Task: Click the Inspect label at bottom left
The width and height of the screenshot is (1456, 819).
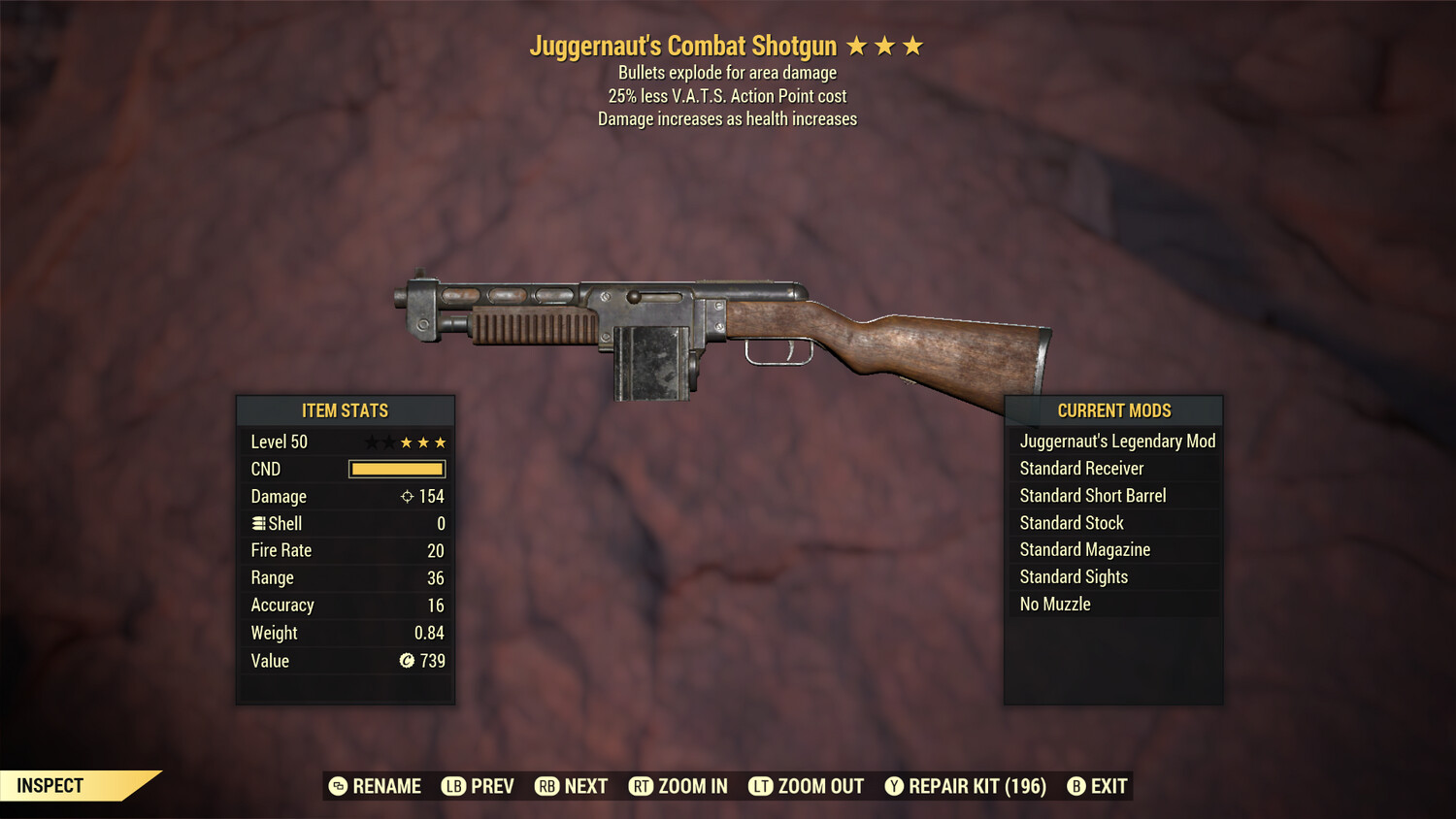Action: pos(50,785)
